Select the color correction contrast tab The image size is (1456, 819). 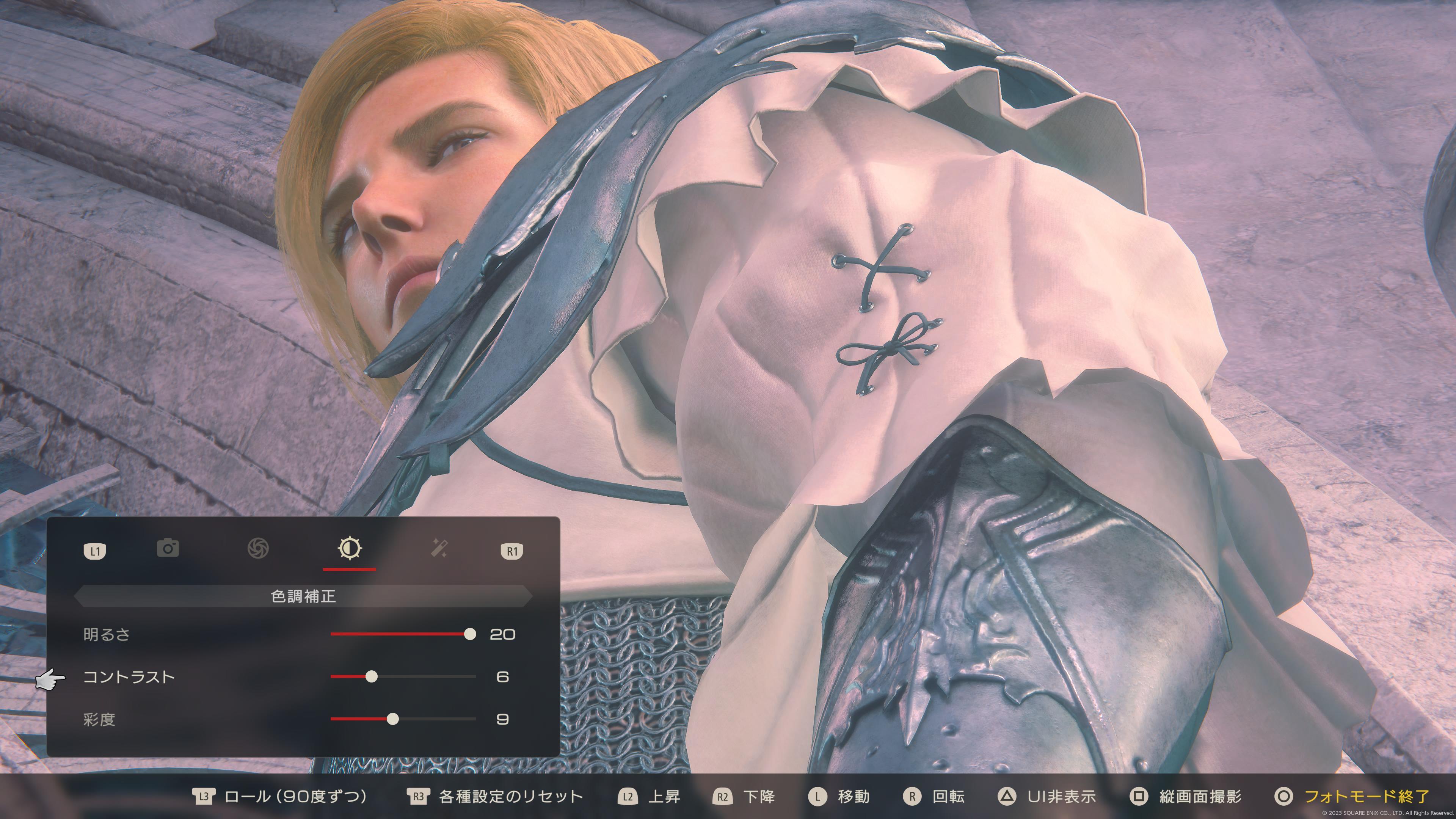[349, 548]
